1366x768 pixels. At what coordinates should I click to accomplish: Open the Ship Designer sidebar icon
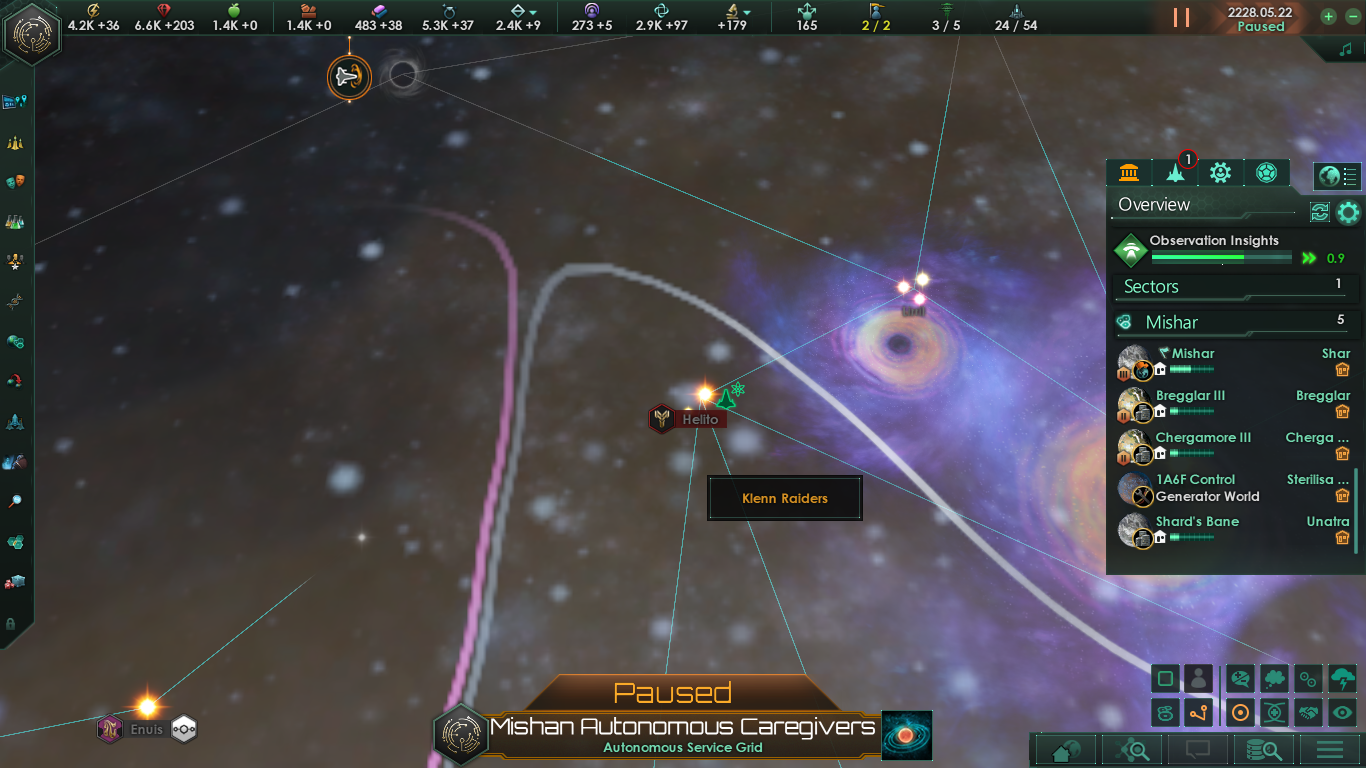point(15,420)
